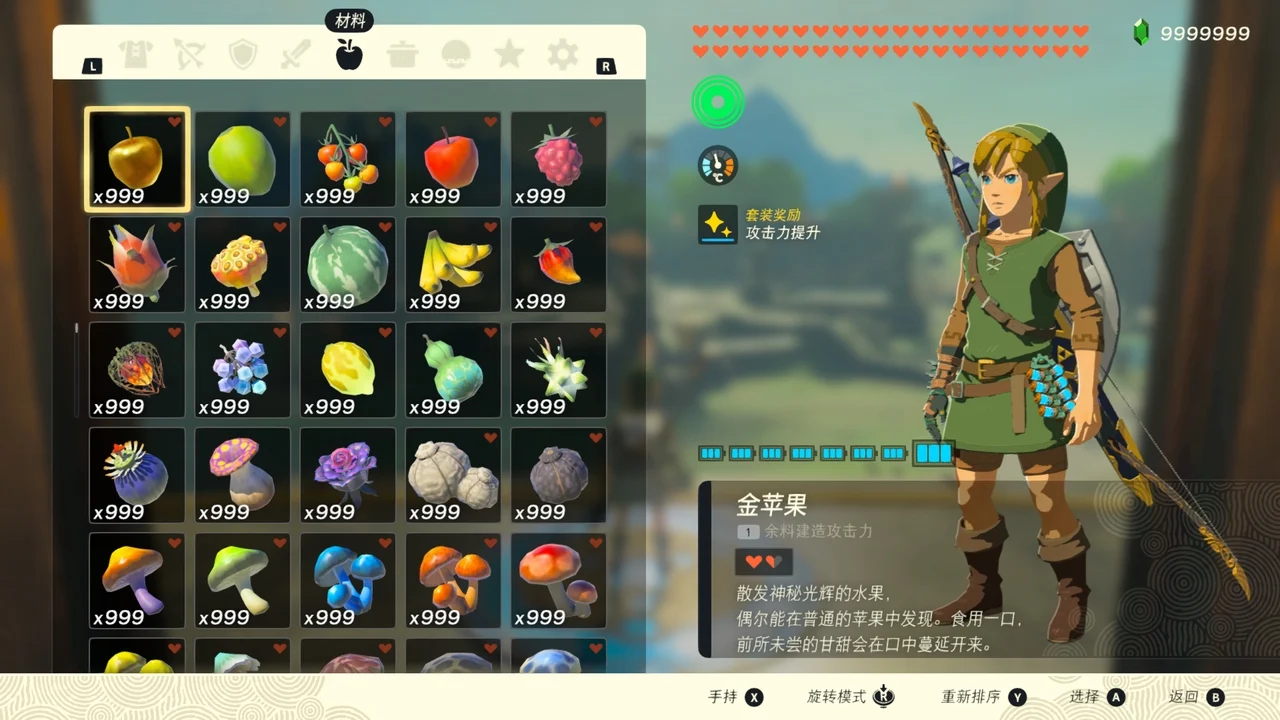The width and height of the screenshot is (1280, 720).
Task: Select the green spiky durian fruit
Action: [558, 370]
